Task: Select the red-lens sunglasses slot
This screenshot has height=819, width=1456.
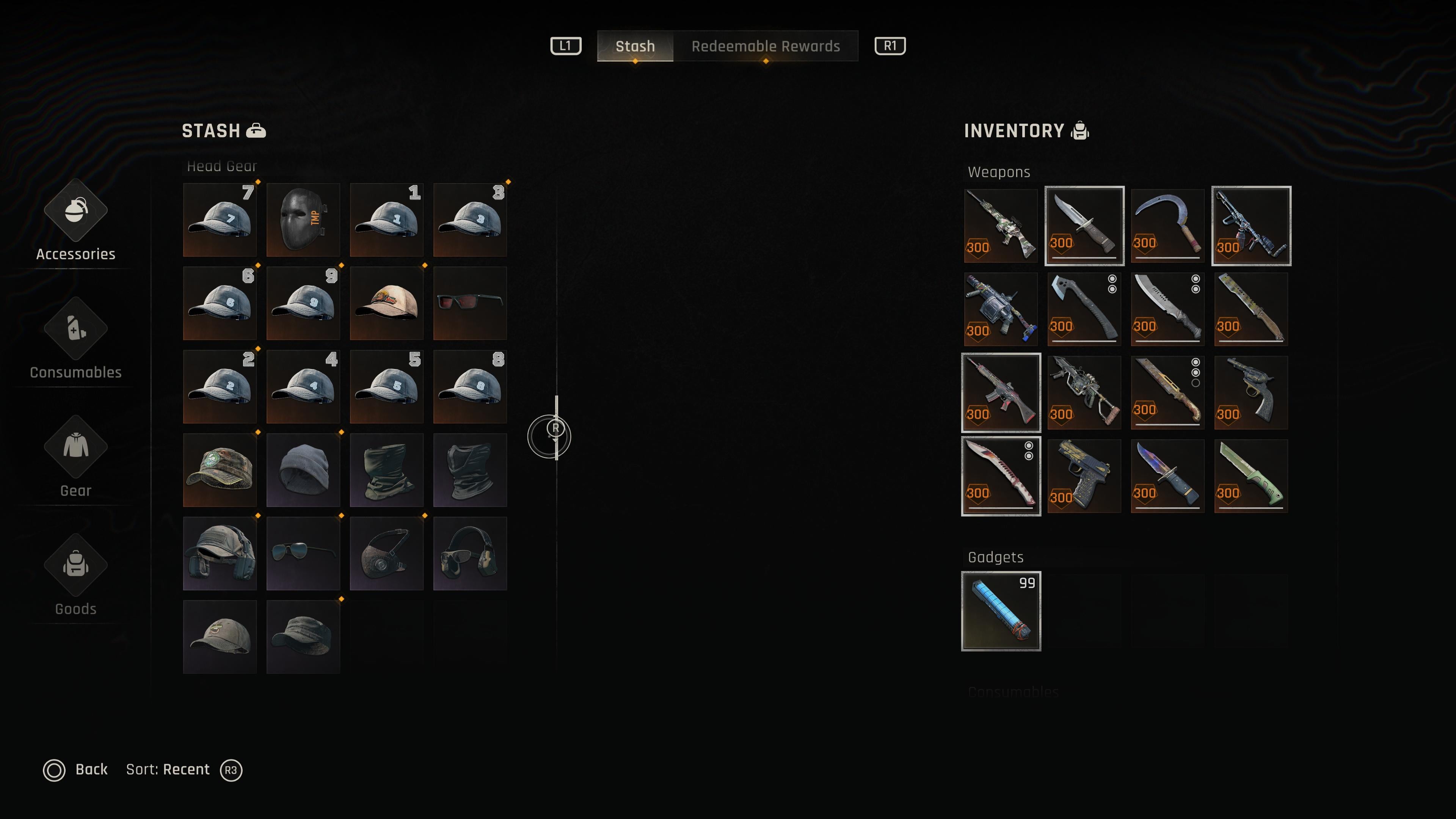Action: click(x=470, y=303)
